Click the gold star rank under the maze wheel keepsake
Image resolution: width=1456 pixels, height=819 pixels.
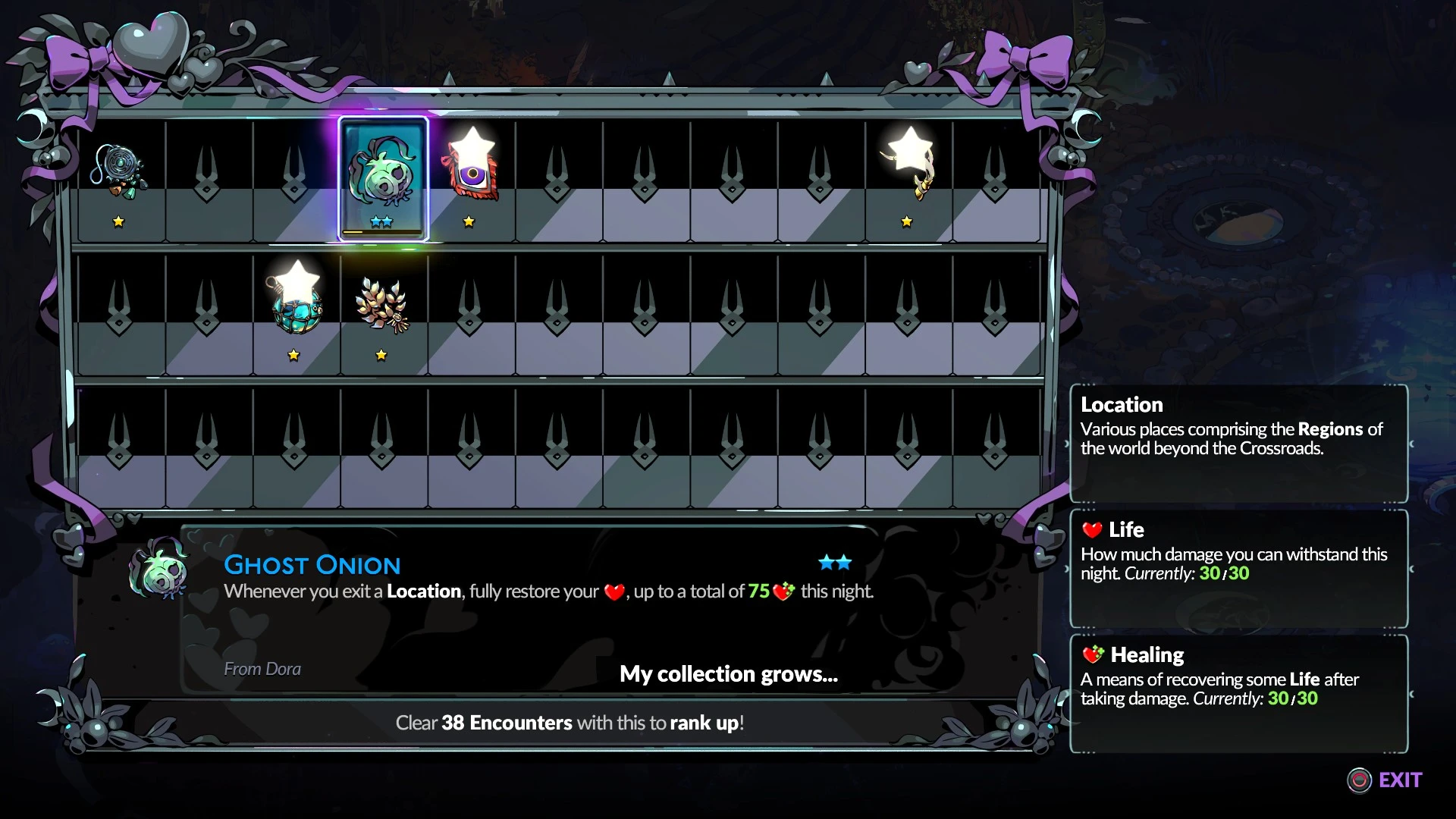pyautogui.click(x=120, y=221)
